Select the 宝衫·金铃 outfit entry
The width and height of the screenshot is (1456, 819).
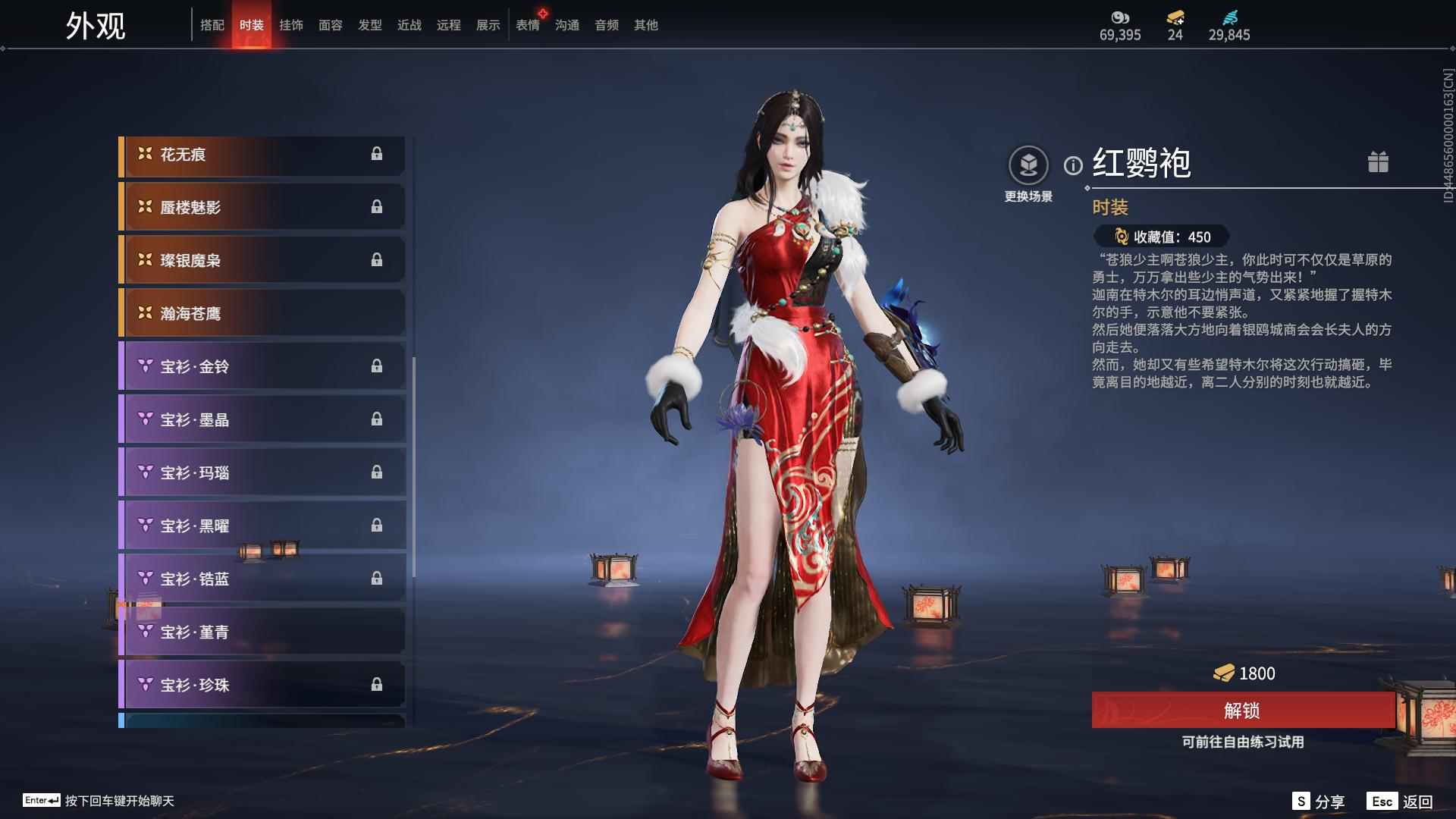click(262, 366)
